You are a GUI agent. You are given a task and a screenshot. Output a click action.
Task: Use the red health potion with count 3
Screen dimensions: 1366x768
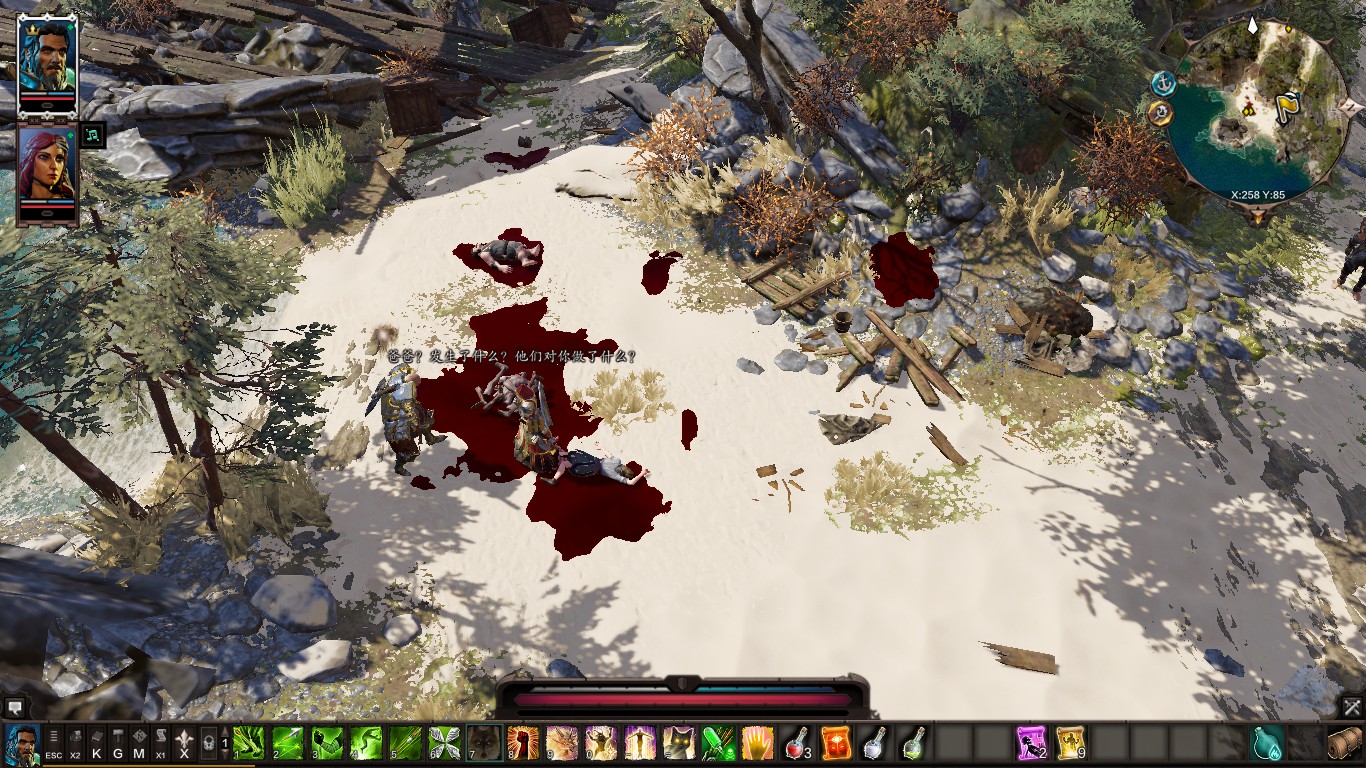click(796, 744)
